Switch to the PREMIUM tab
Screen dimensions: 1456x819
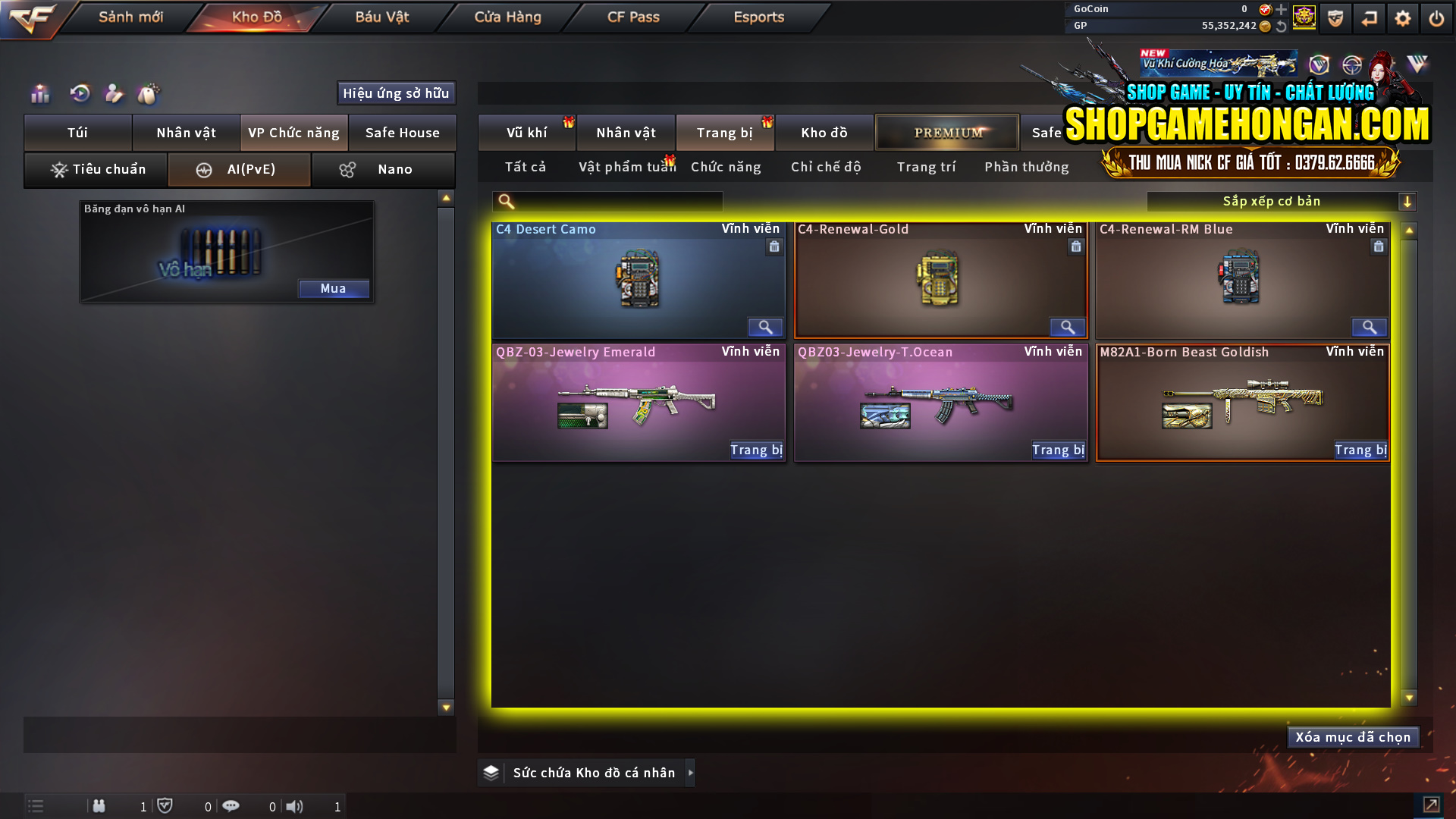point(946,132)
